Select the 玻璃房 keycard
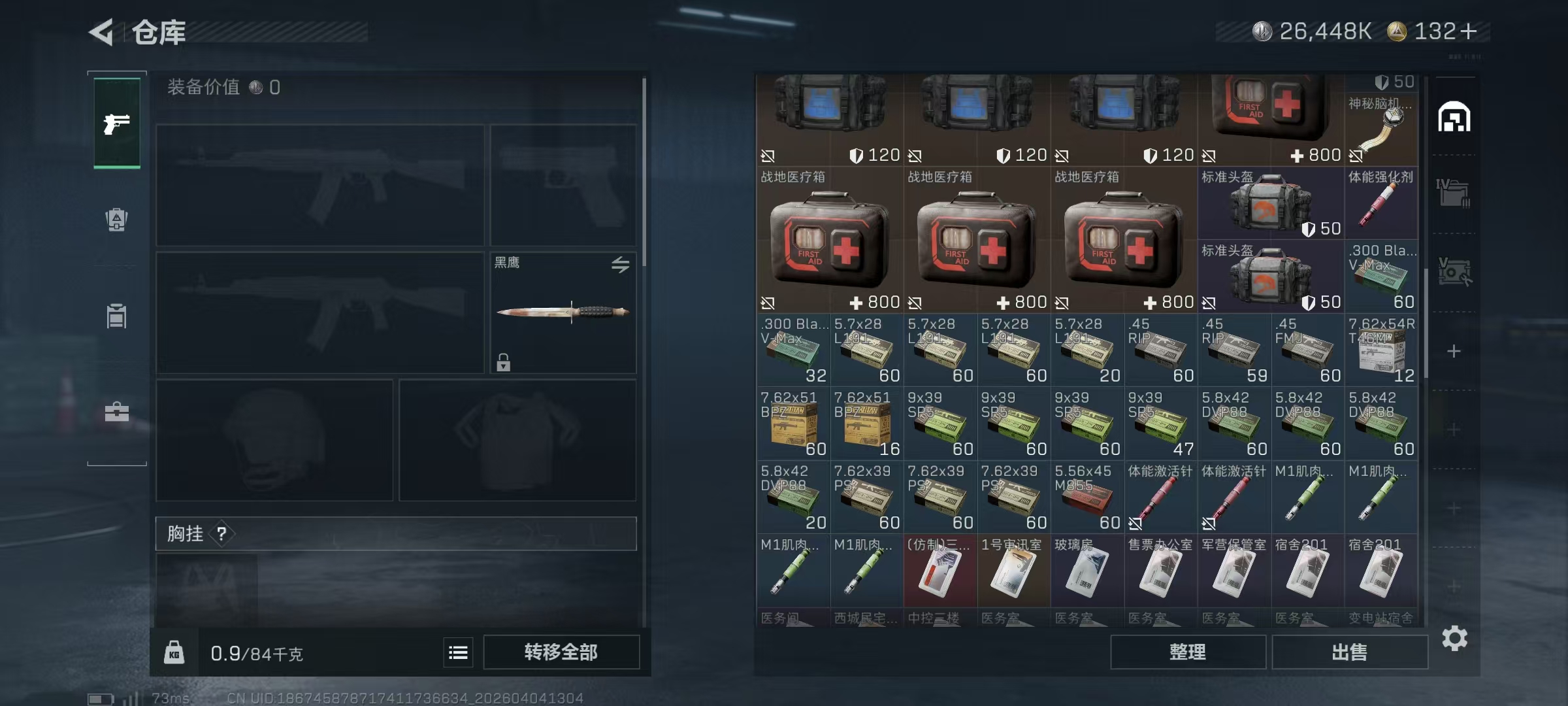 (x=1087, y=570)
